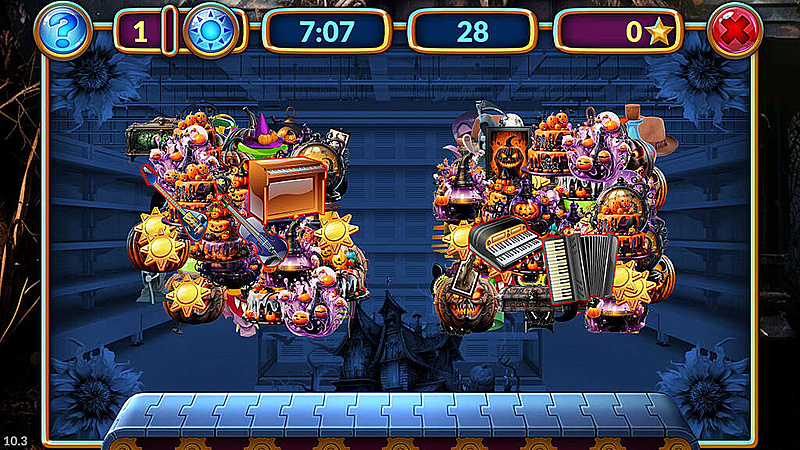Choose the synthesizer keyboard item

[505, 241]
